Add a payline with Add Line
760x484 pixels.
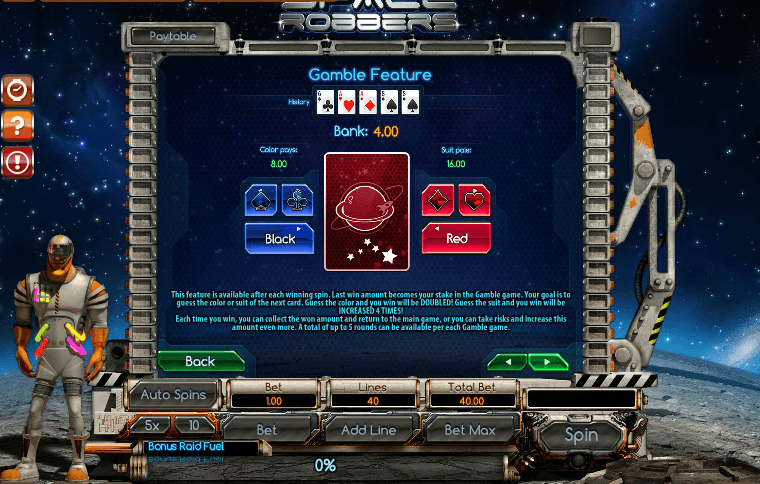(369, 430)
